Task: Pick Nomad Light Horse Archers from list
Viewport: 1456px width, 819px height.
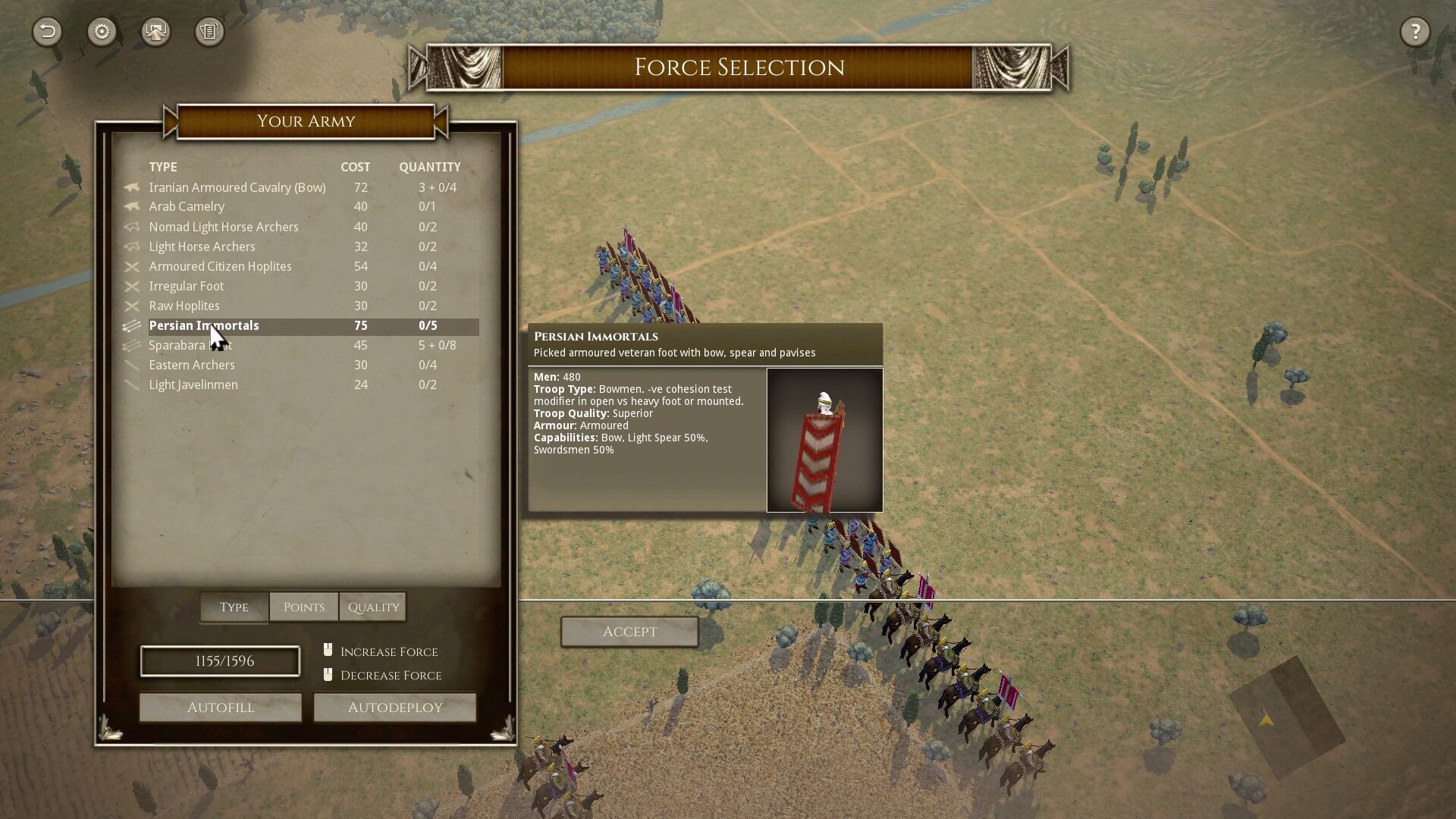Action: pyautogui.click(x=224, y=227)
